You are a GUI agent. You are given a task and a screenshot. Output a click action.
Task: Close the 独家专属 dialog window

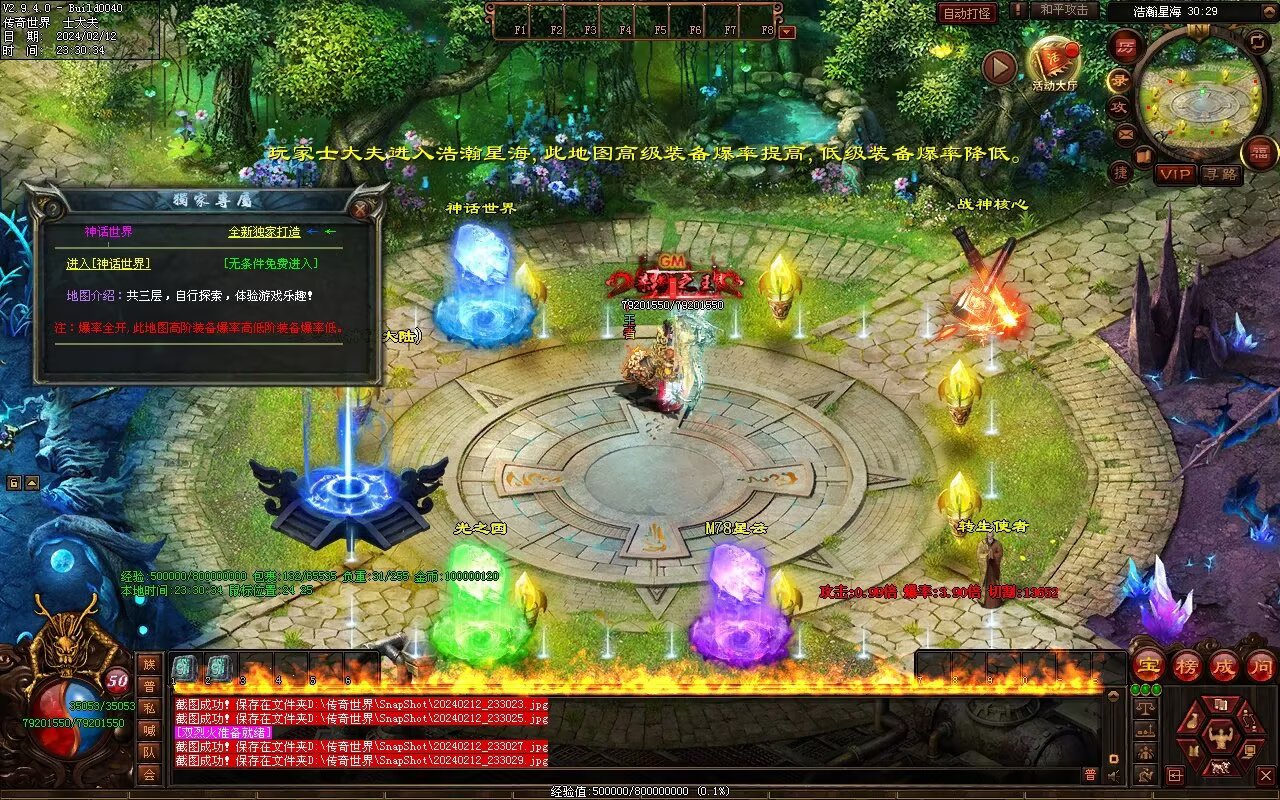click(x=360, y=209)
